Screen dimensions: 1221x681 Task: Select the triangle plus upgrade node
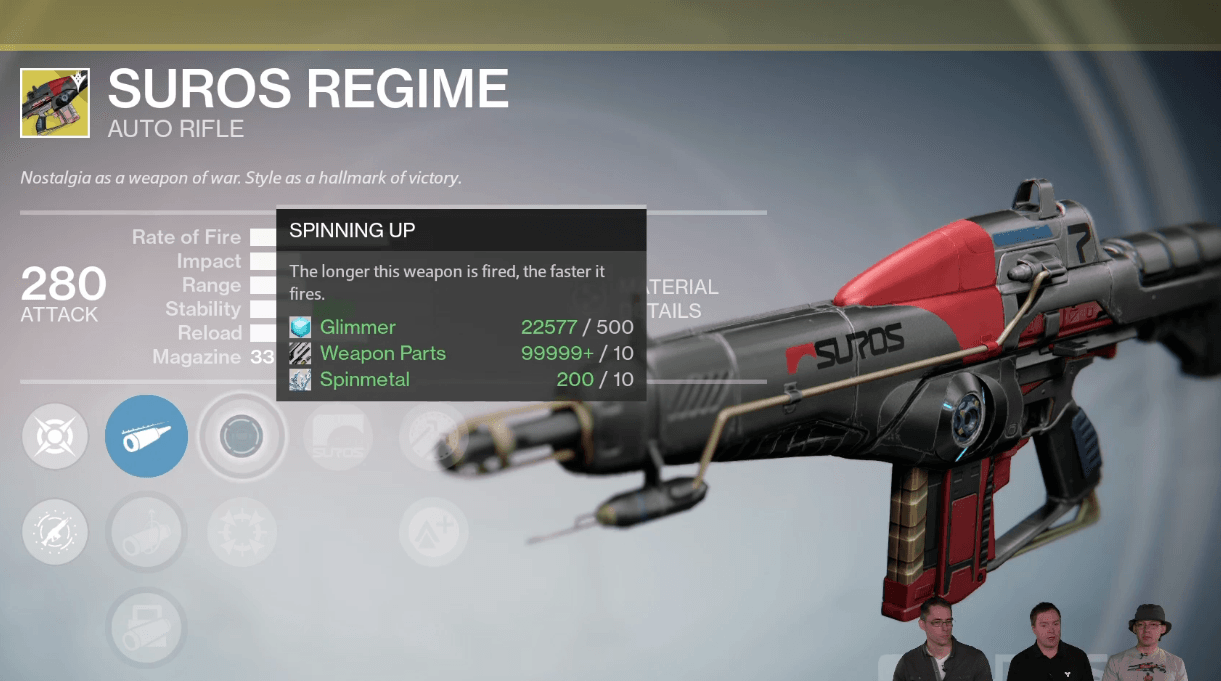(433, 532)
